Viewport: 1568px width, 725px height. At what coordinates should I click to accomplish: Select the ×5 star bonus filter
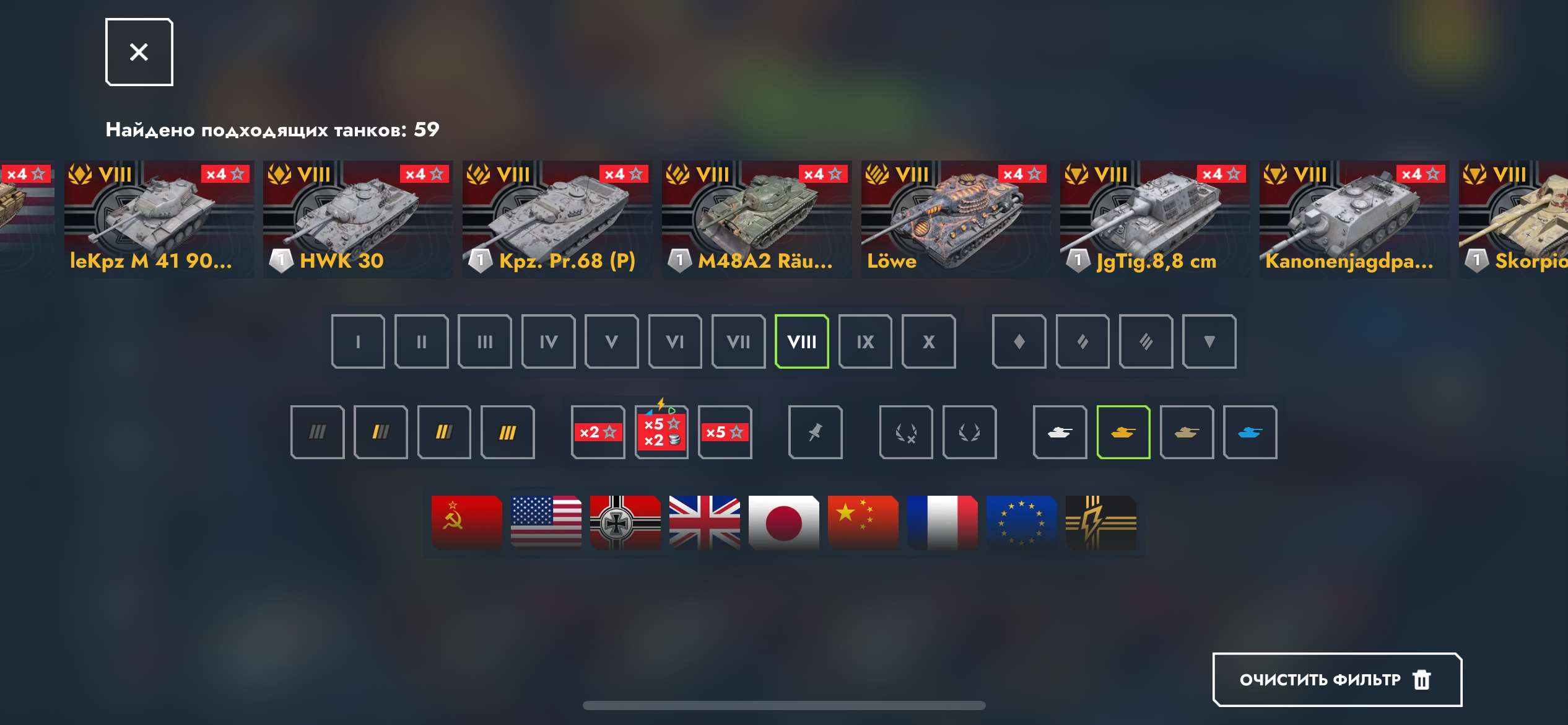(725, 432)
